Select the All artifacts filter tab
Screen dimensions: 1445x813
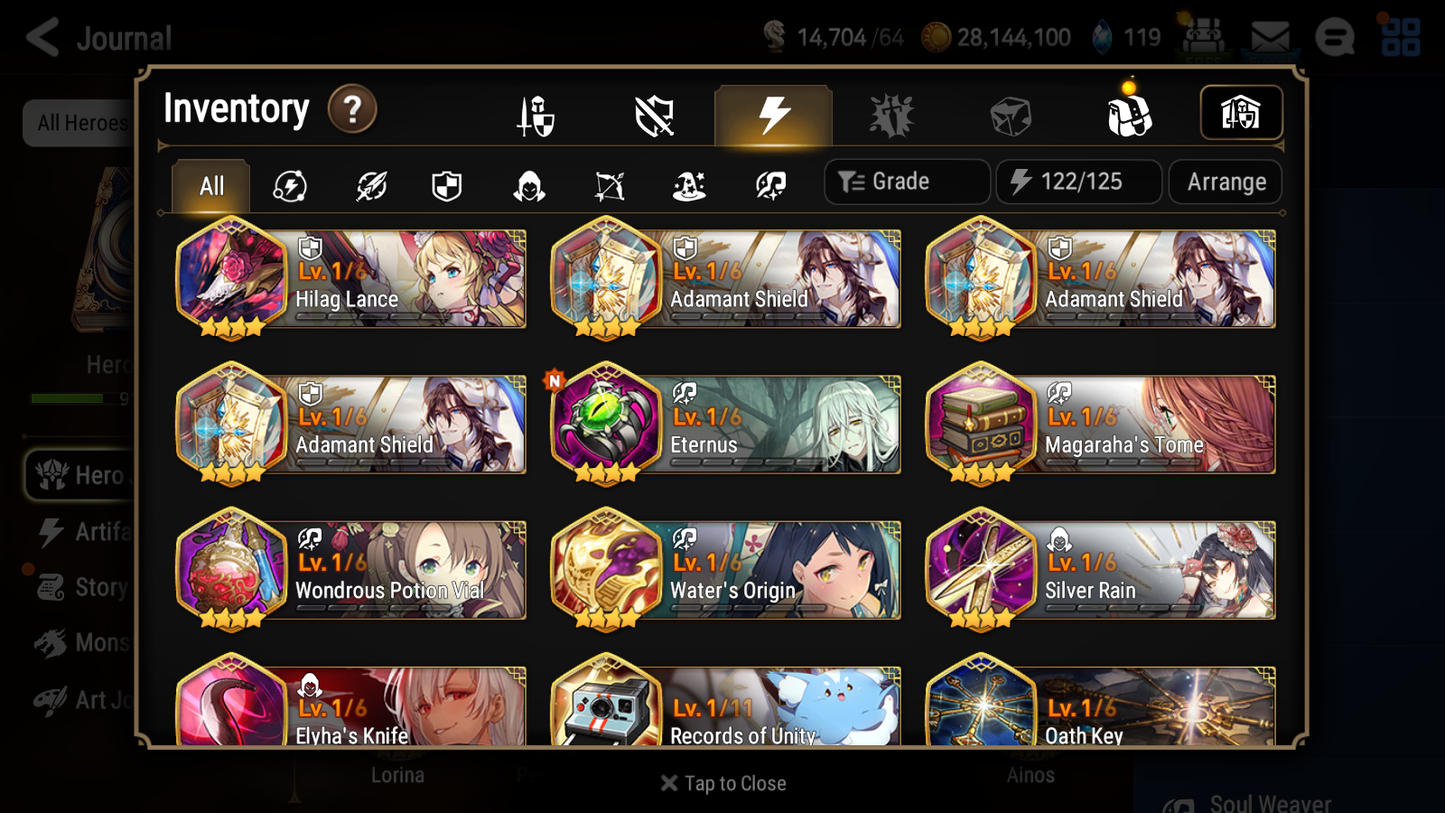pyautogui.click(x=210, y=184)
